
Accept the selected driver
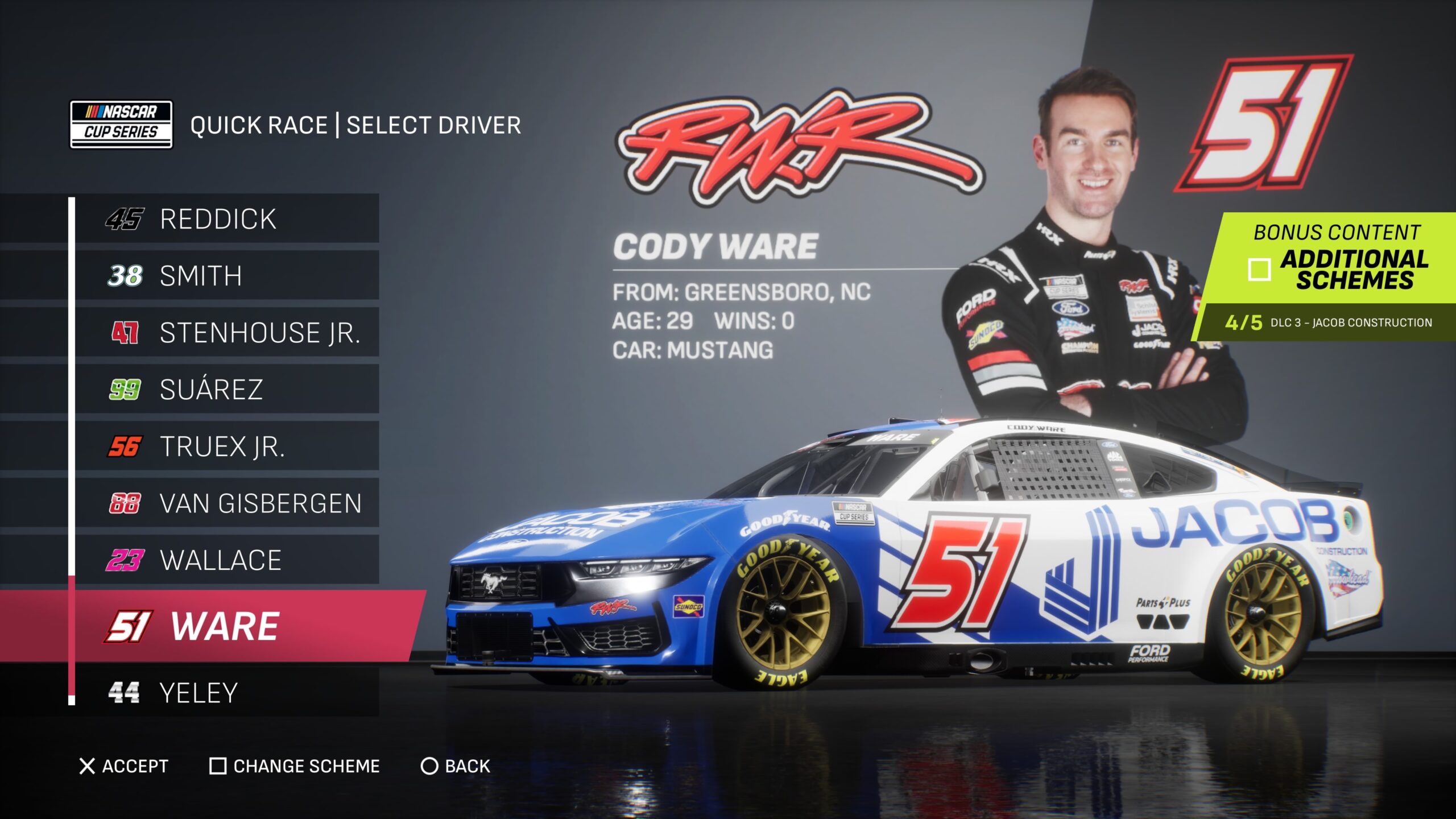[x=124, y=766]
